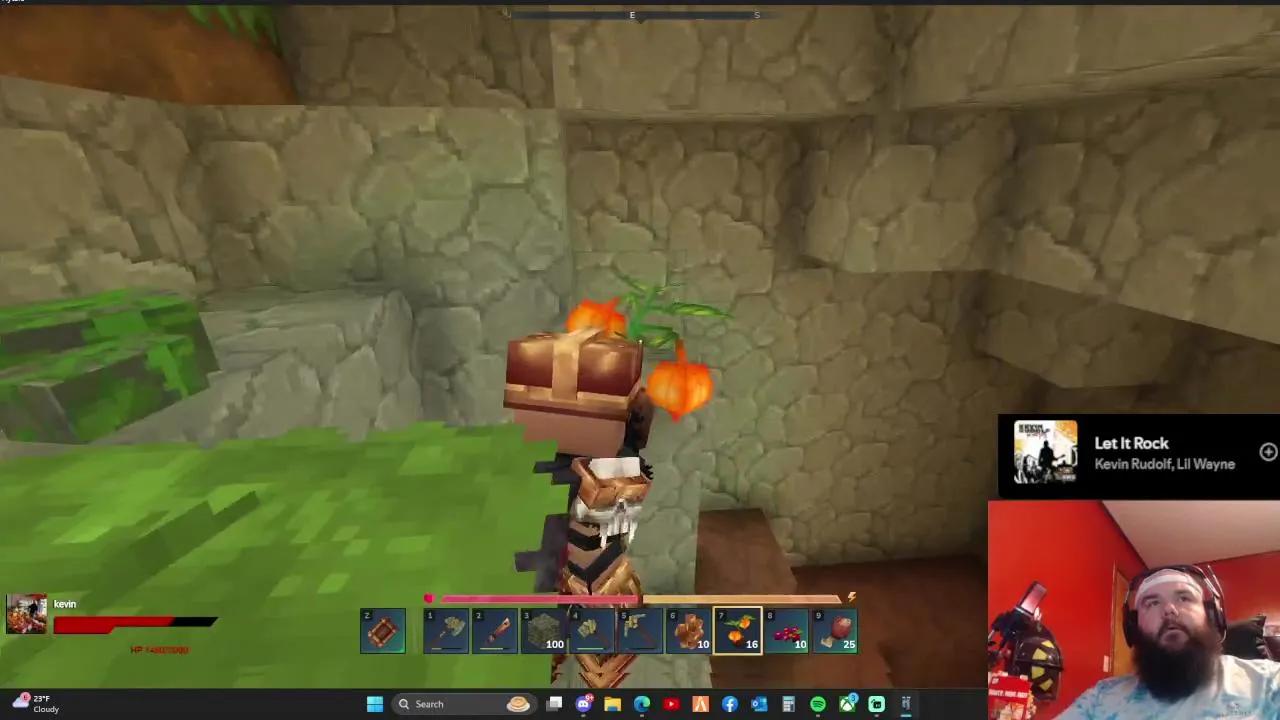Open Spotify from the taskbar
Screen dimensions: 1280x720
coord(817,704)
